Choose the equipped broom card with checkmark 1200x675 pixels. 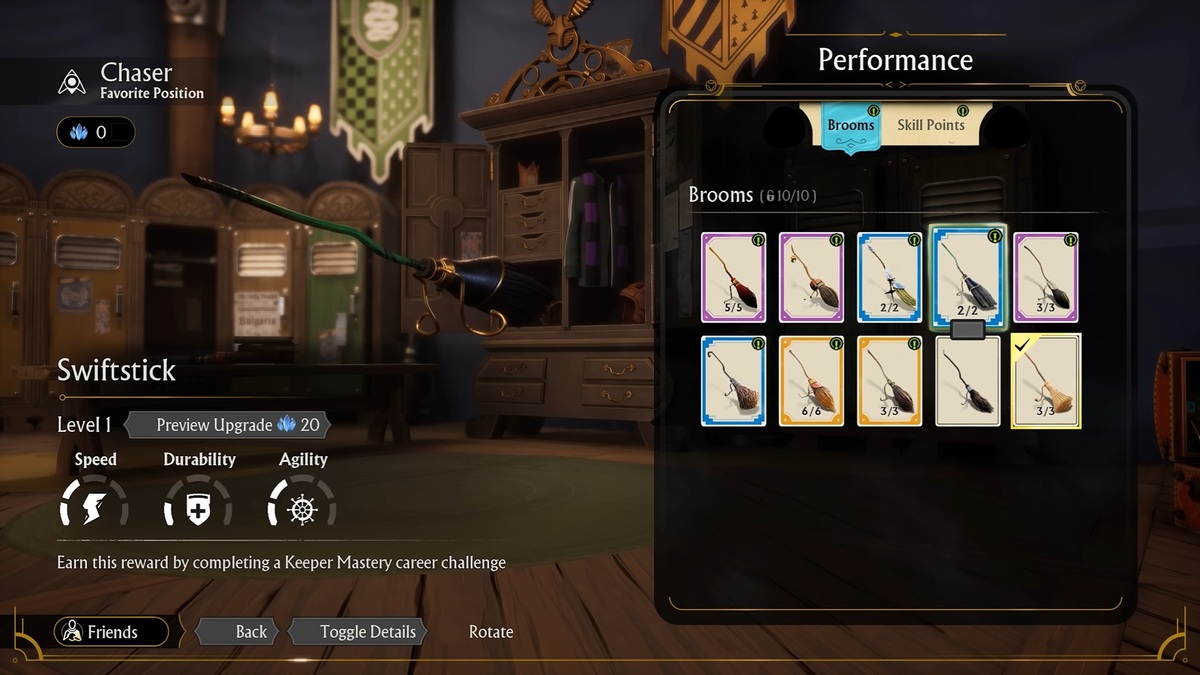pyautogui.click(x=1046, y=381)
